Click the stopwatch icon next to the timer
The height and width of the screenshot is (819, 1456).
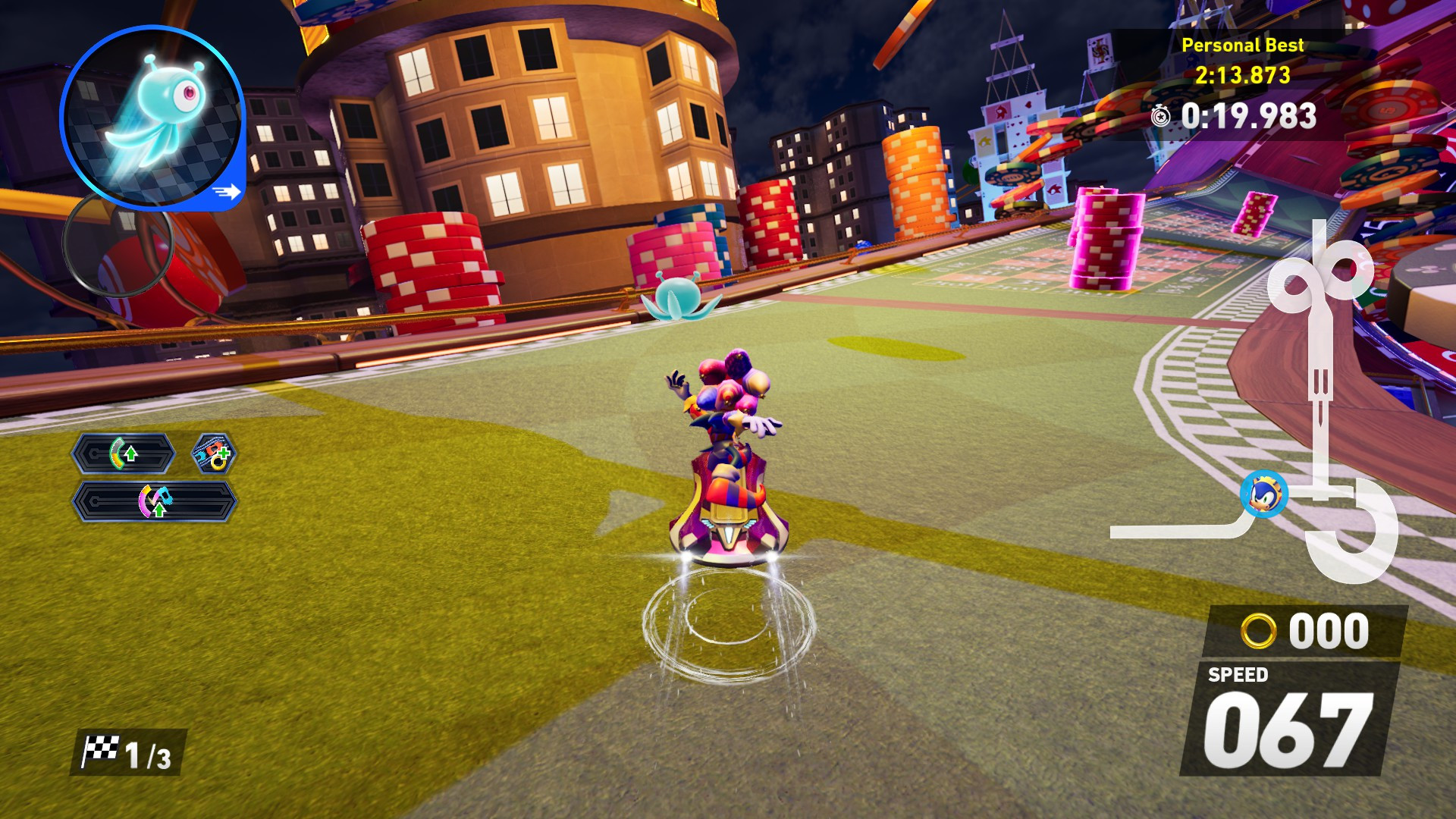(x=1159, y=115)
